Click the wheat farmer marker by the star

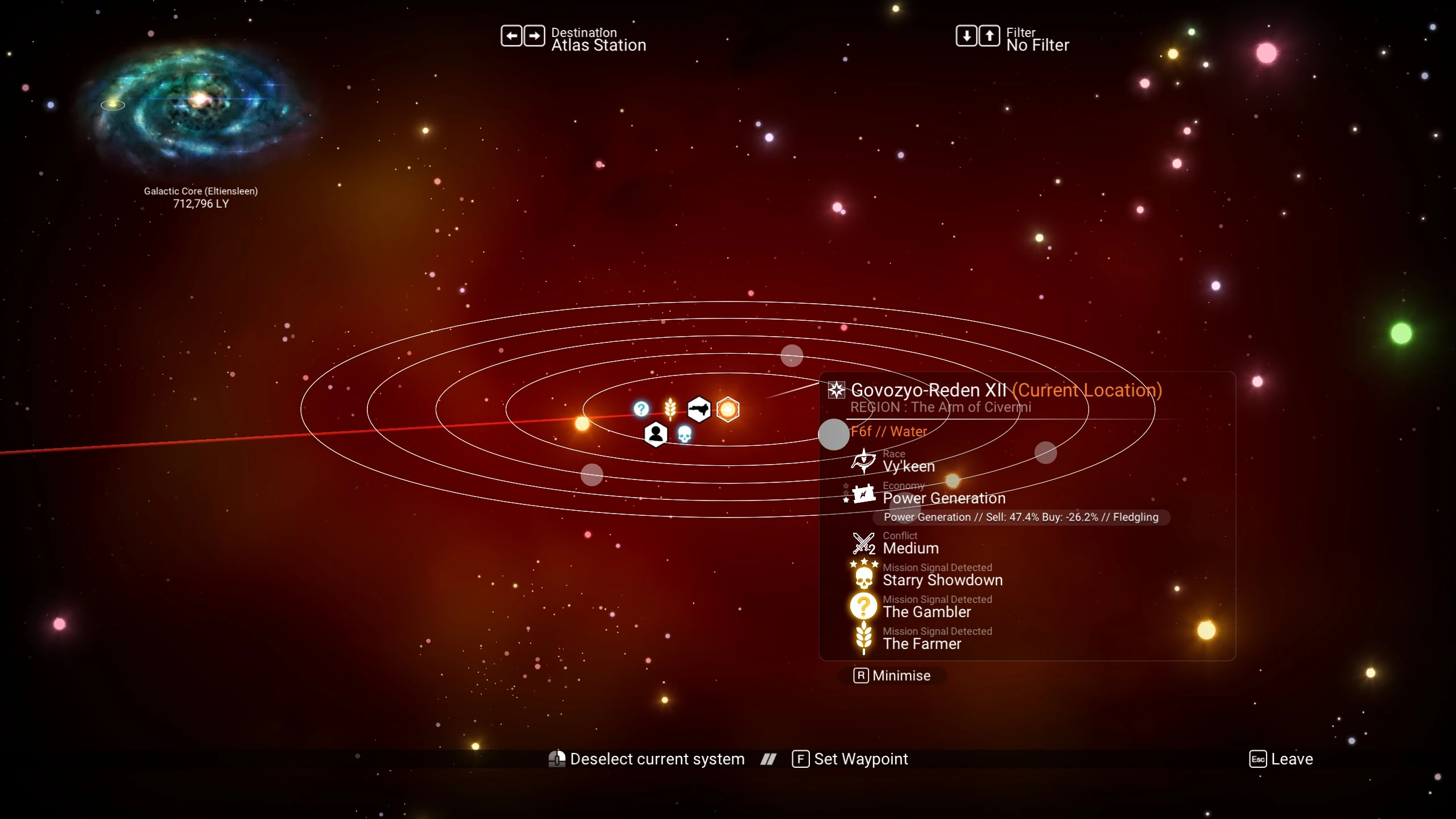point(670,408)
